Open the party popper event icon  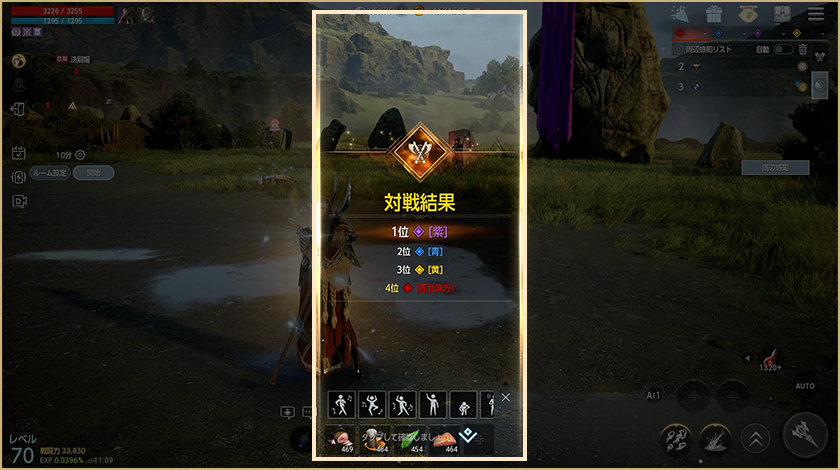coord(679,14)
